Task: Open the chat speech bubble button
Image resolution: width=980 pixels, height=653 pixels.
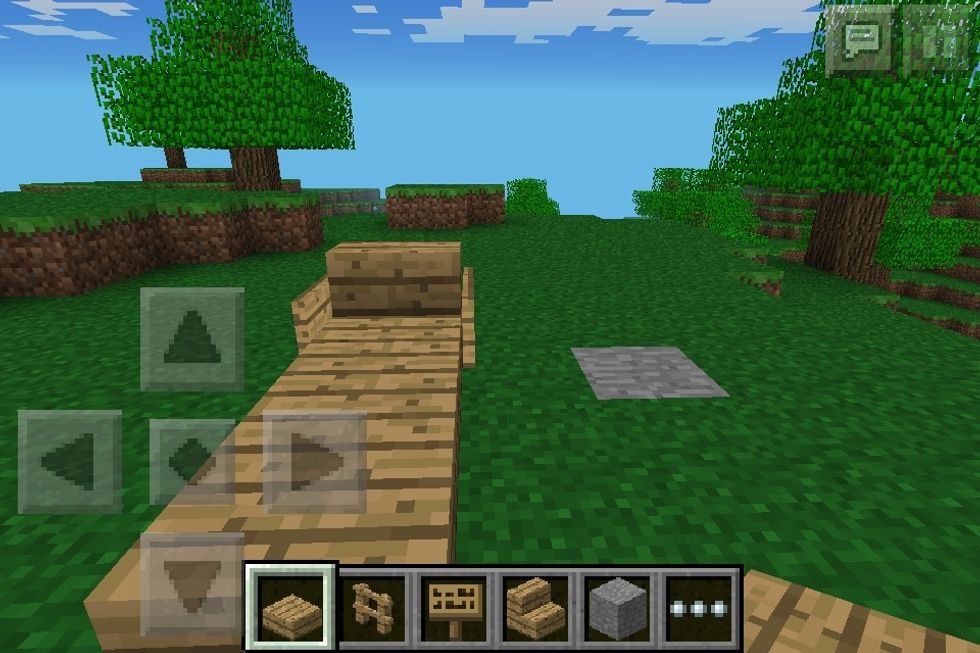Action: click(858, 41)
